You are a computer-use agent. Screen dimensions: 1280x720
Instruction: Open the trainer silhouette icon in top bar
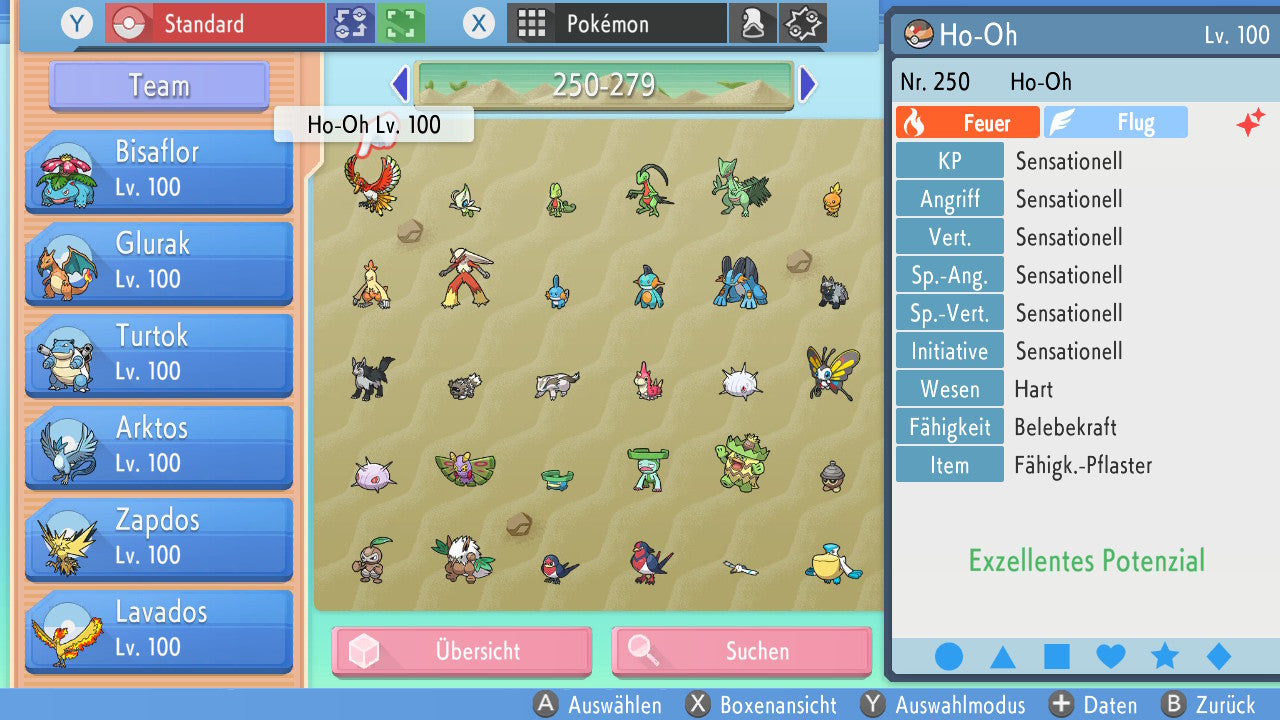[x=753, y=23]
